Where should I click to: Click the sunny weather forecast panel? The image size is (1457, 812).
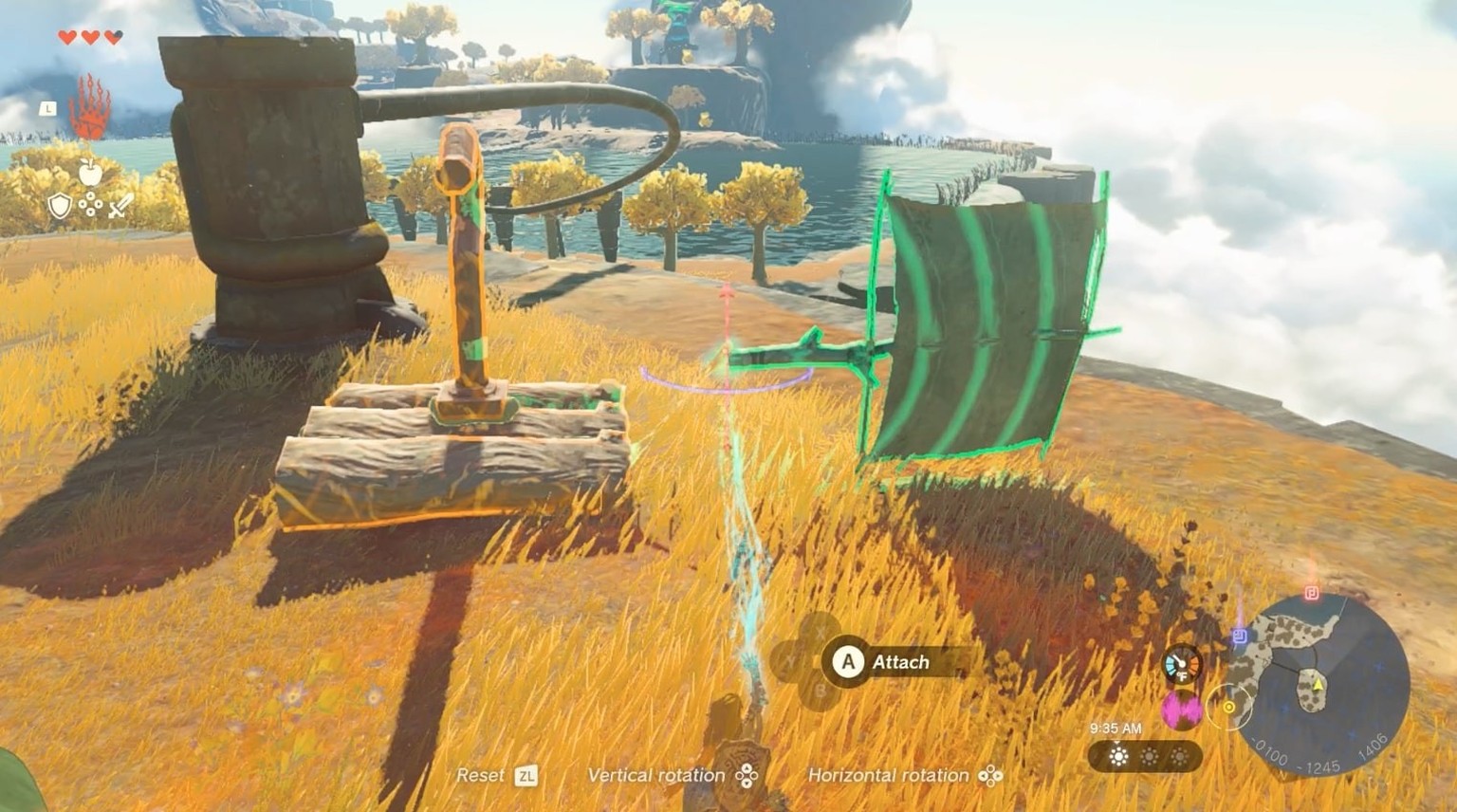(x=1145, y=756)
